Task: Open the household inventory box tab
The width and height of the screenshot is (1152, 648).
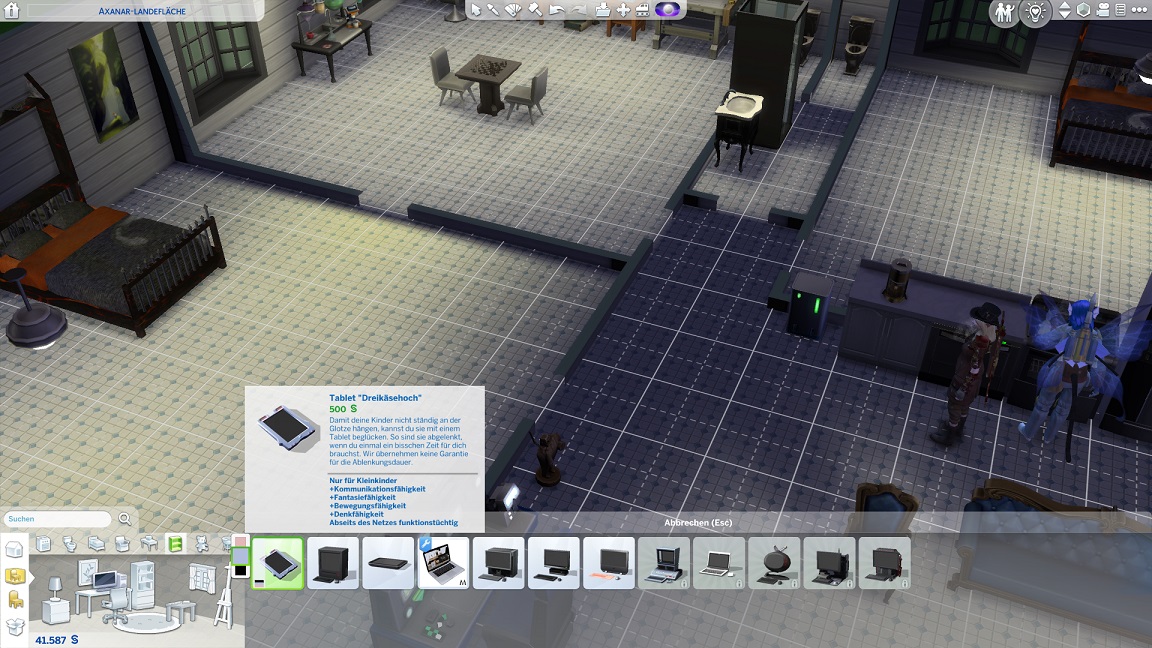Action: (x=14, y=626)
